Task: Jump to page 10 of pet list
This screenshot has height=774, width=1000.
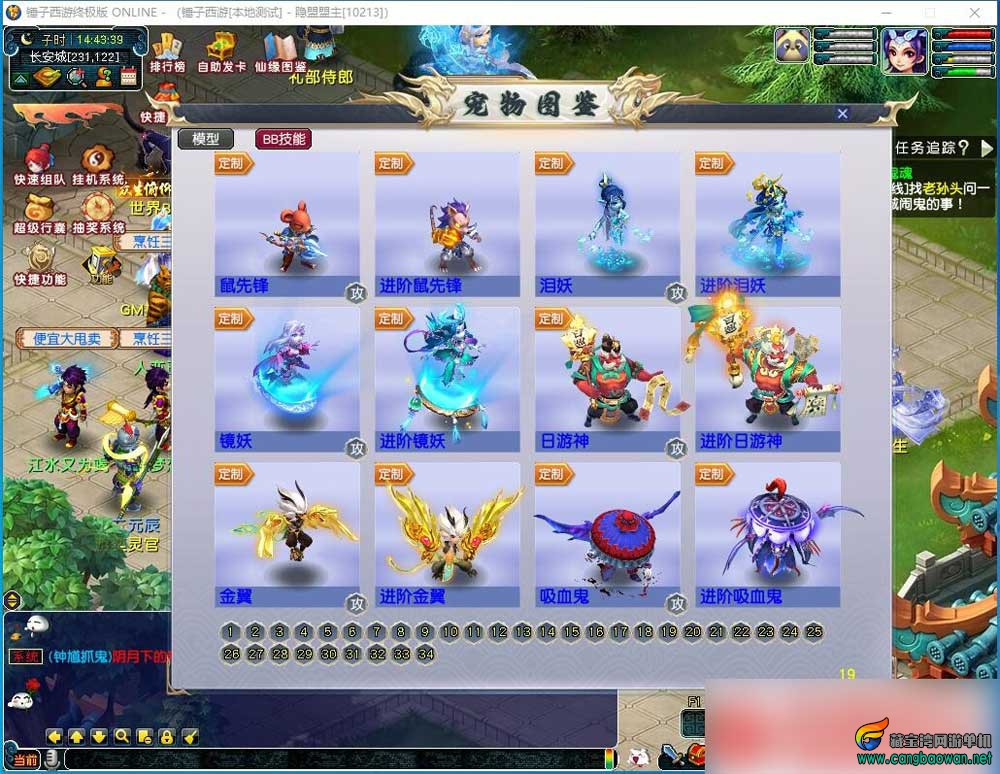Action: 450,631
